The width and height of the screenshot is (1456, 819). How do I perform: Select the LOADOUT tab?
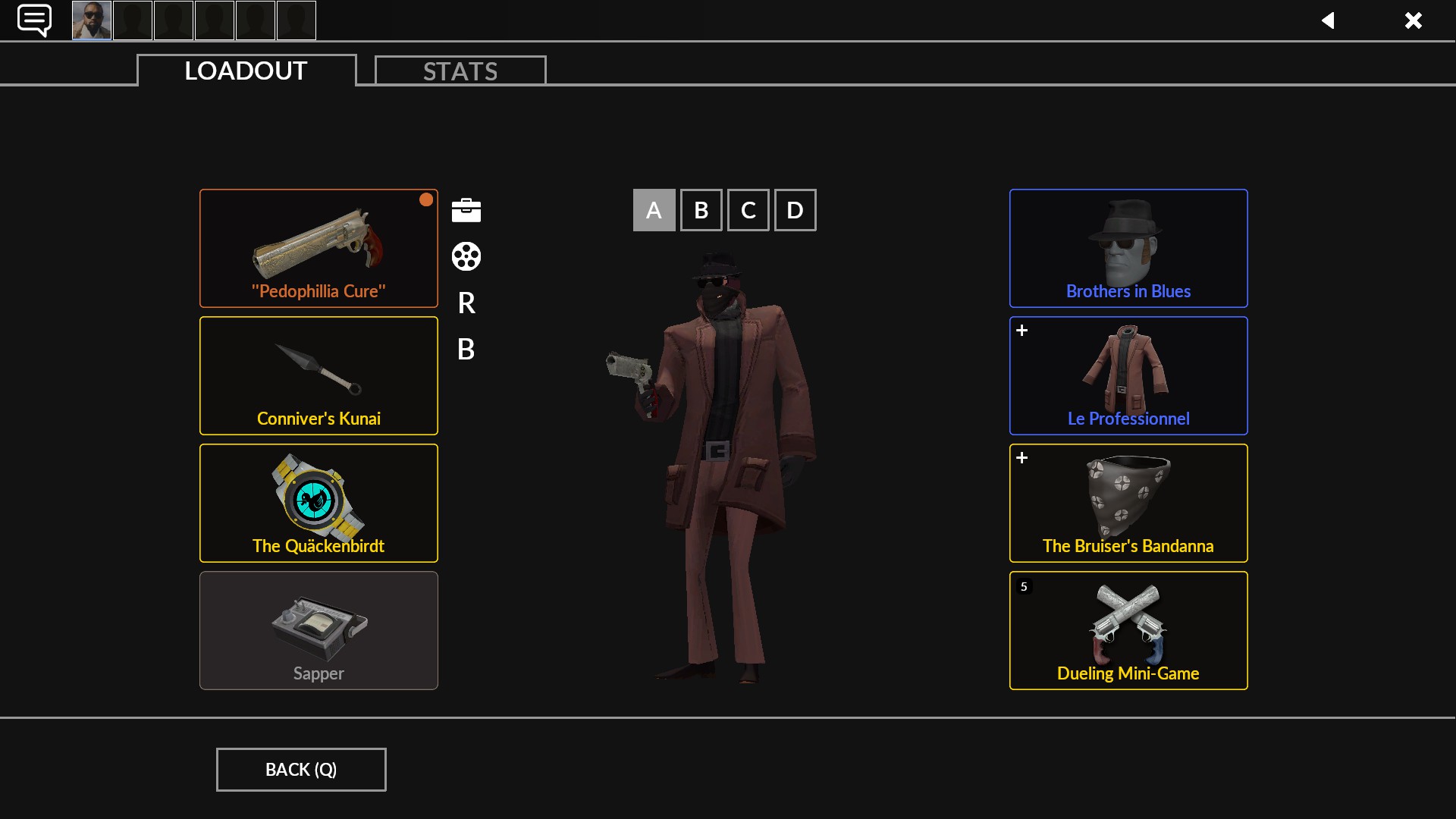(244, 71)
